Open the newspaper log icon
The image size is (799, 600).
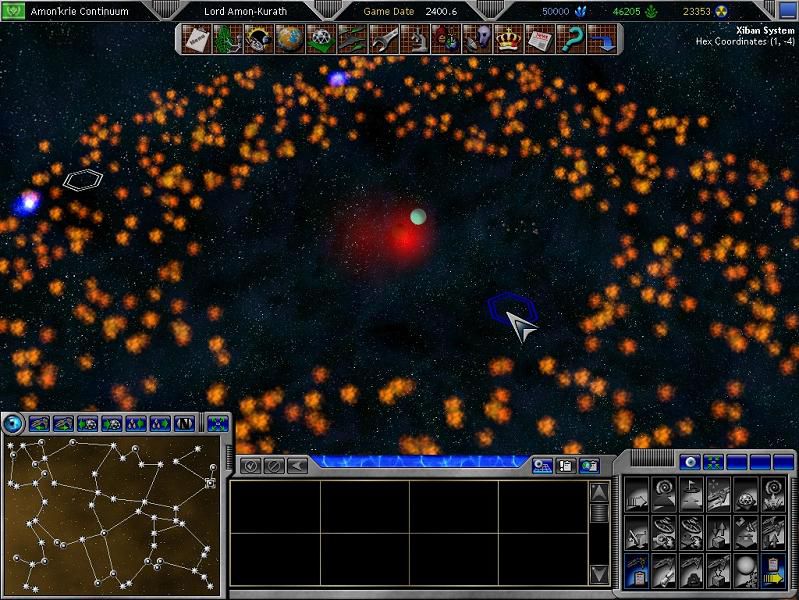pyautogui.click(x=541, y=40)
